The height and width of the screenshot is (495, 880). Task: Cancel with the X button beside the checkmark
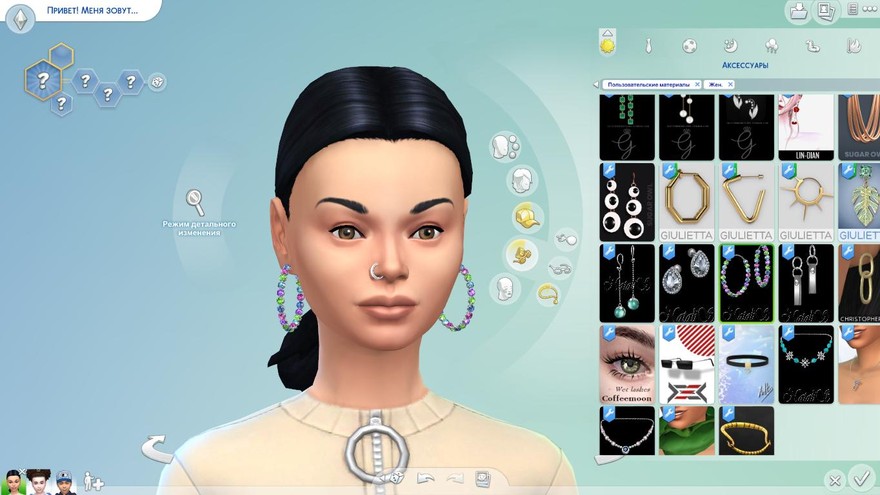[834, 480]
